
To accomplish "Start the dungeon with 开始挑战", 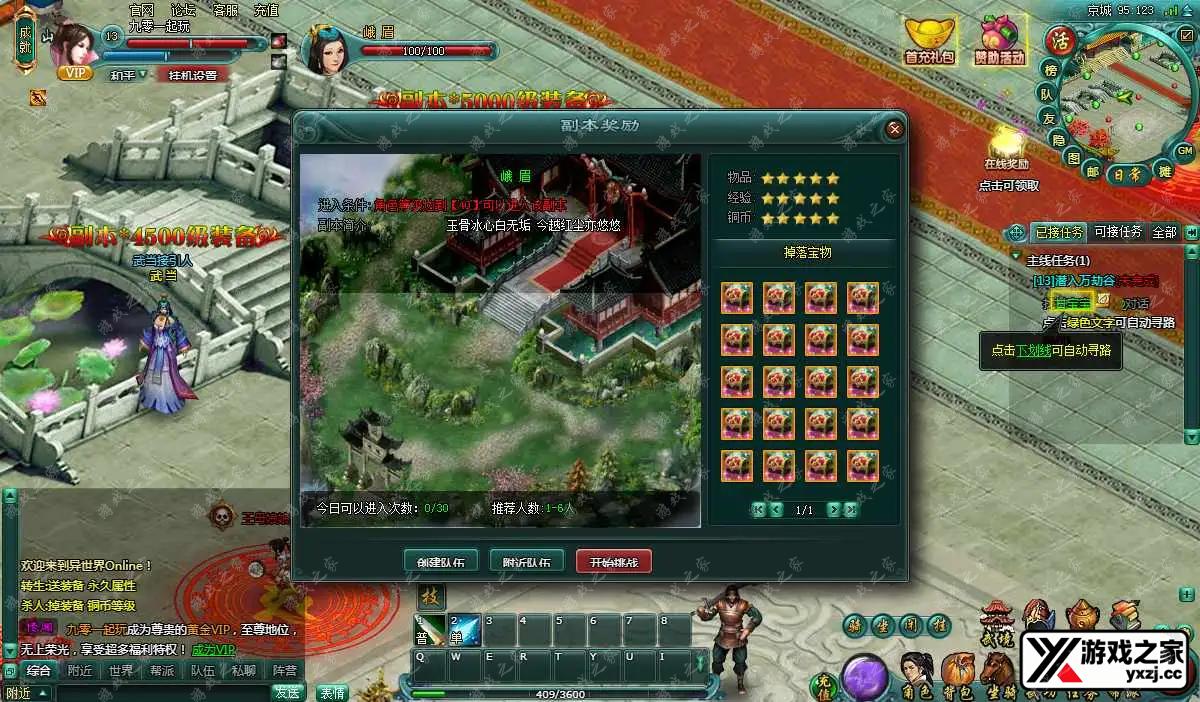I will pos(613,561).
